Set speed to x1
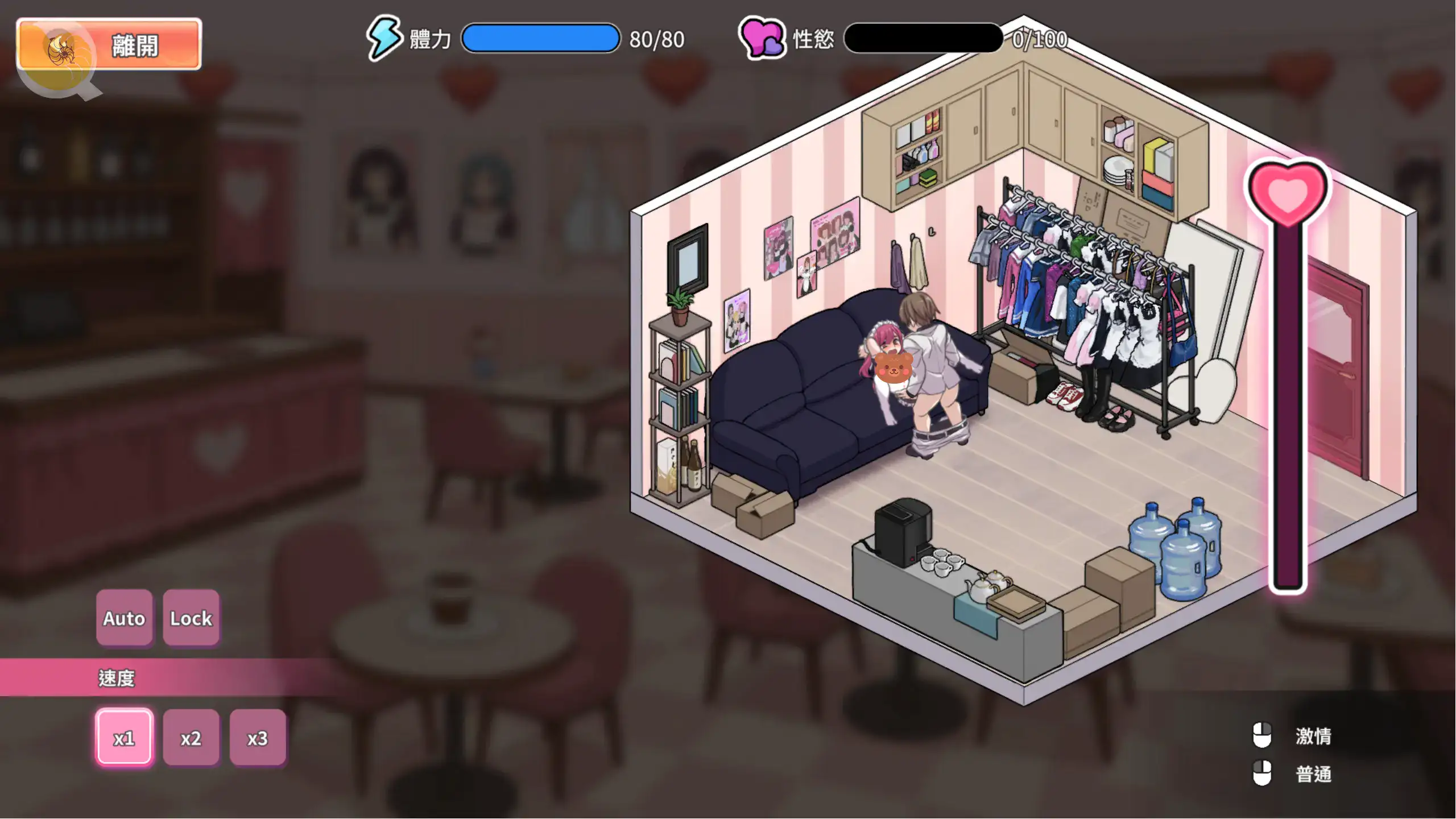 point(124,738)
